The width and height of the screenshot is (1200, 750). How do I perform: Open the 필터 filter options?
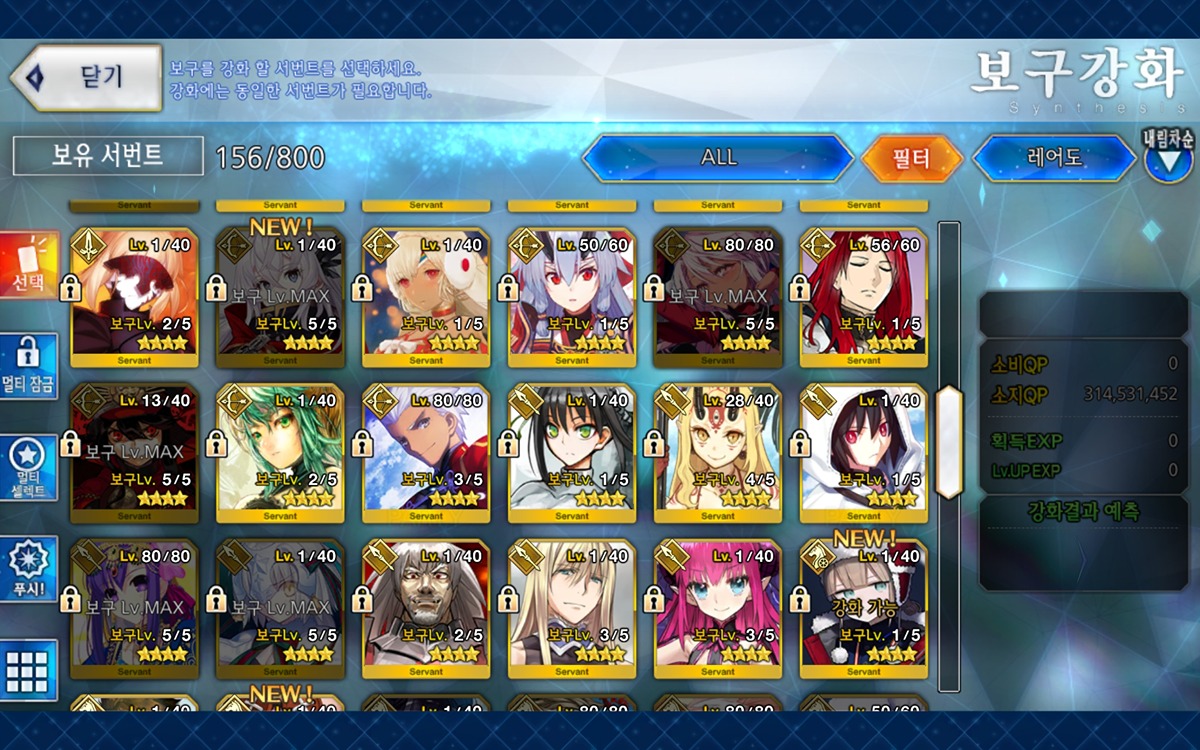pos(911,158)
